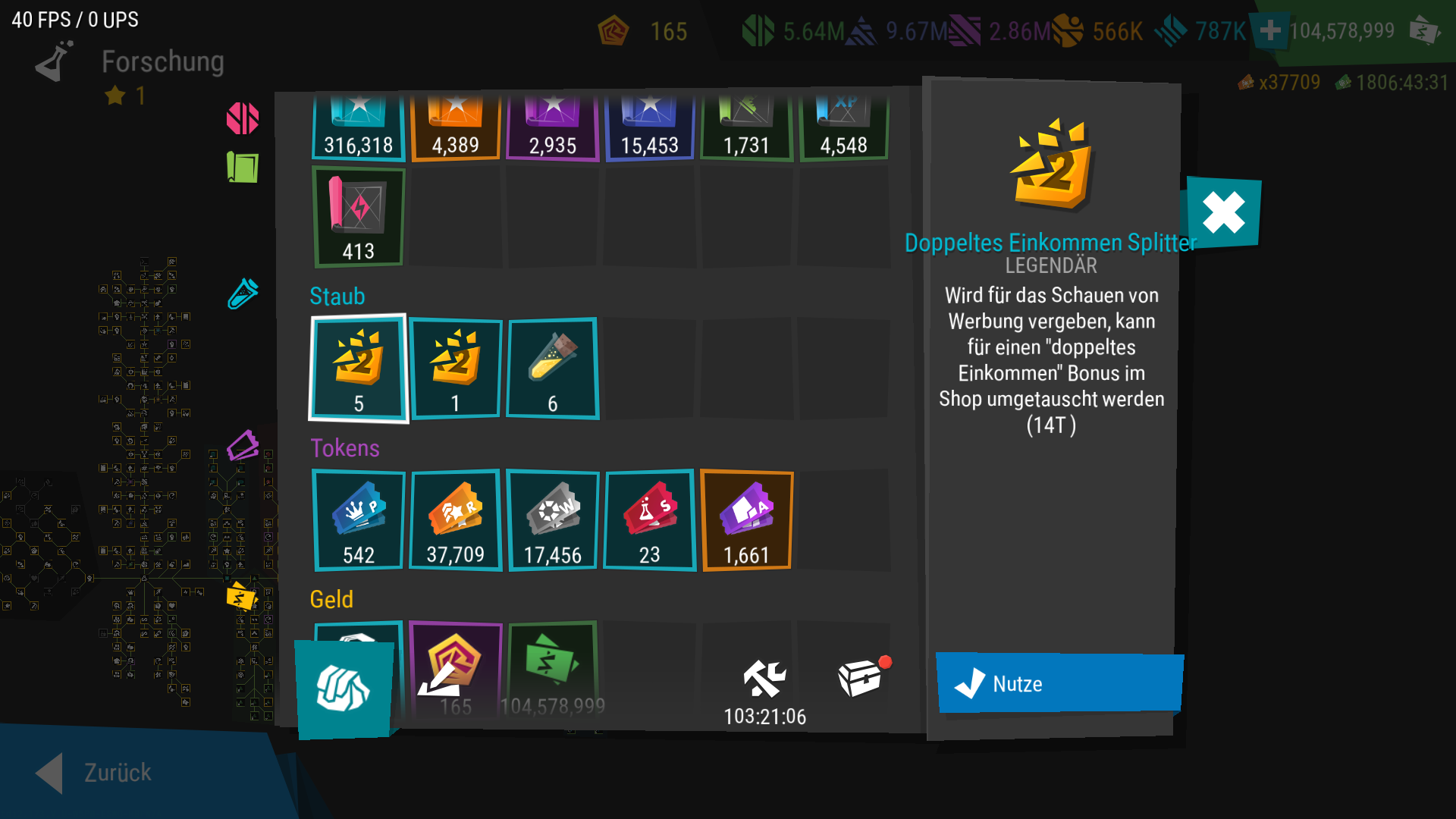Select the pink lightning blueprint with 413
Image resolution: width=1456 pixels, height=819 pixels.
pos(359,217)
